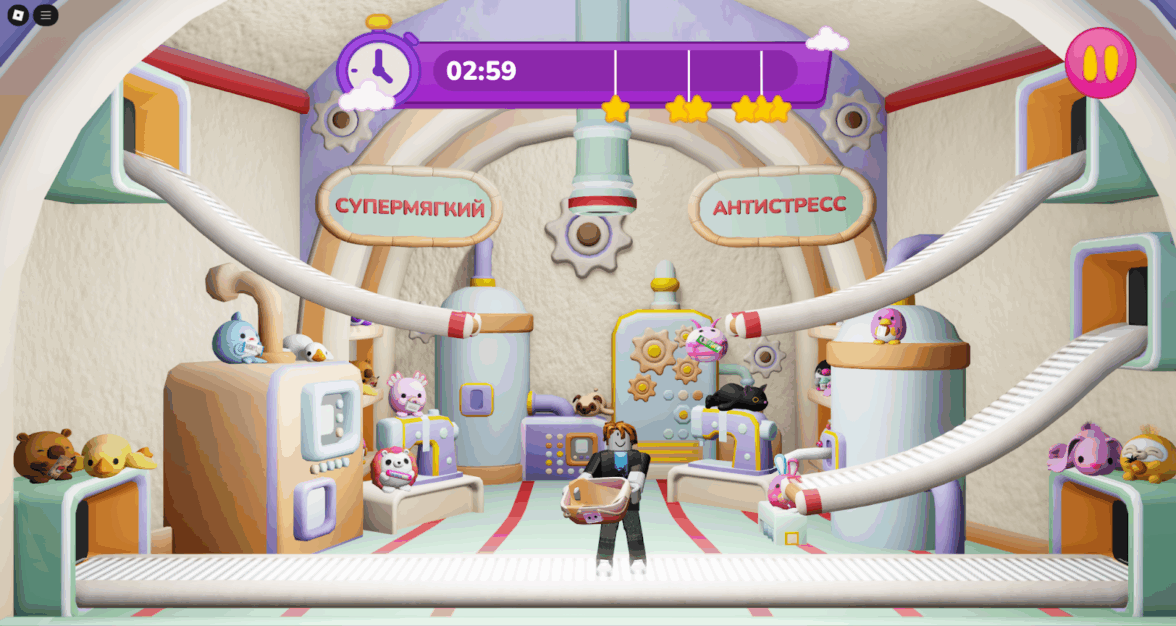Open the Roblox logo menu

[x=17, y=15]
